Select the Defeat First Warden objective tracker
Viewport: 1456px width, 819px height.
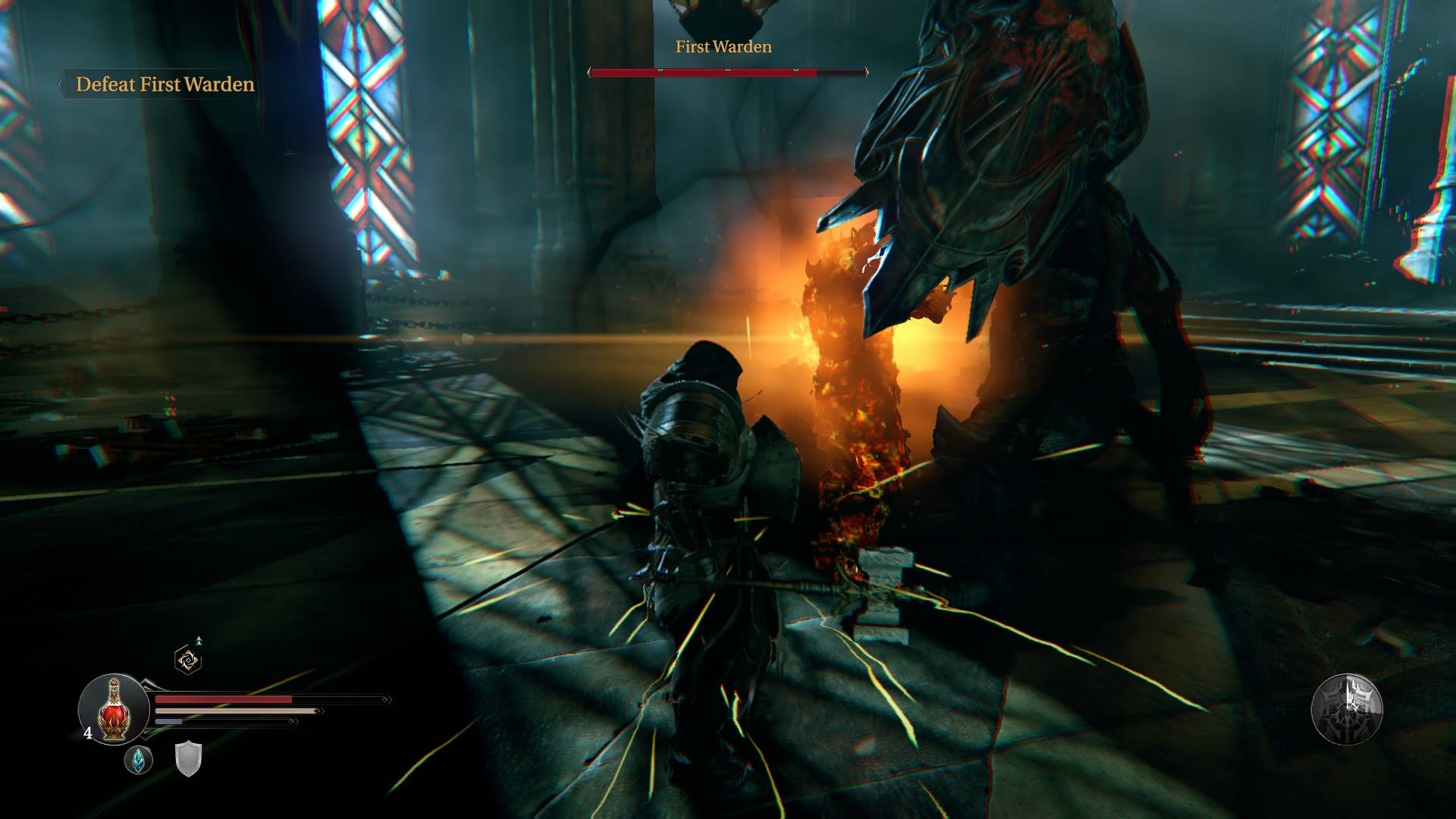coord(165,84)
